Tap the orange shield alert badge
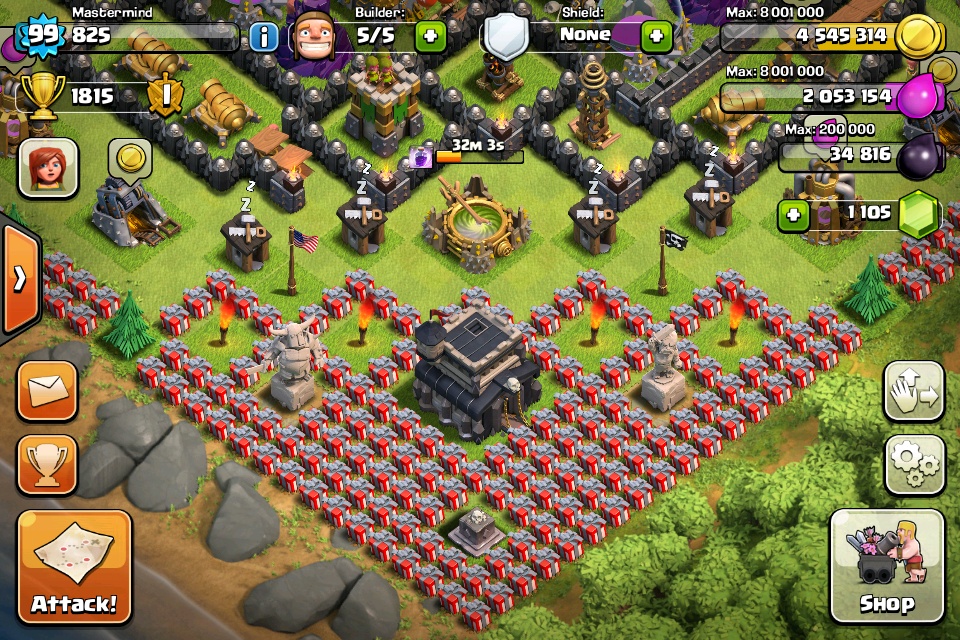Screen dimensions: 960x640 click(163, 97)
